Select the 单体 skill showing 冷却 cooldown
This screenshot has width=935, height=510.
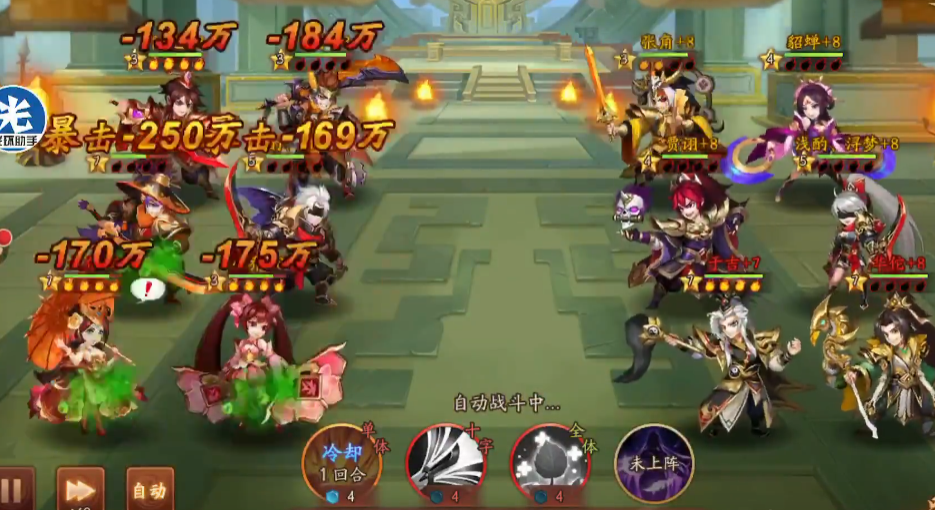click(x=342, y=463)
